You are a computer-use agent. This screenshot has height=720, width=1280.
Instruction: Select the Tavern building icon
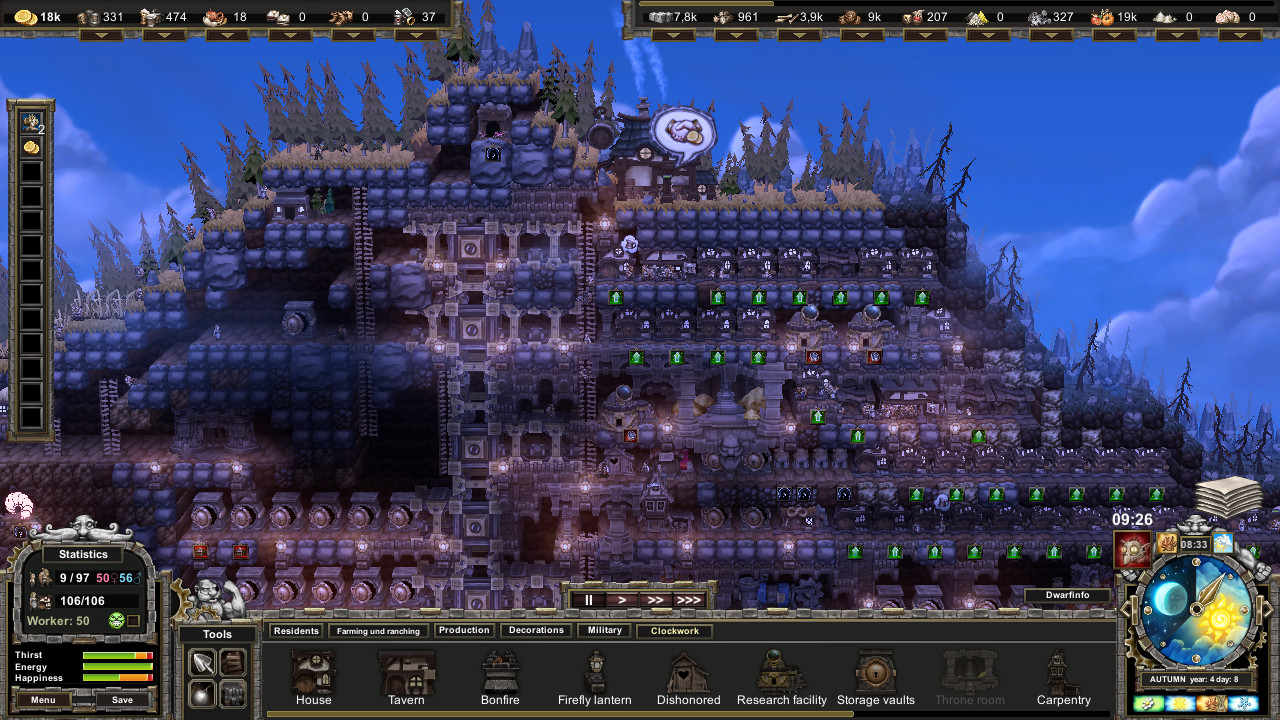coord(406,672)
